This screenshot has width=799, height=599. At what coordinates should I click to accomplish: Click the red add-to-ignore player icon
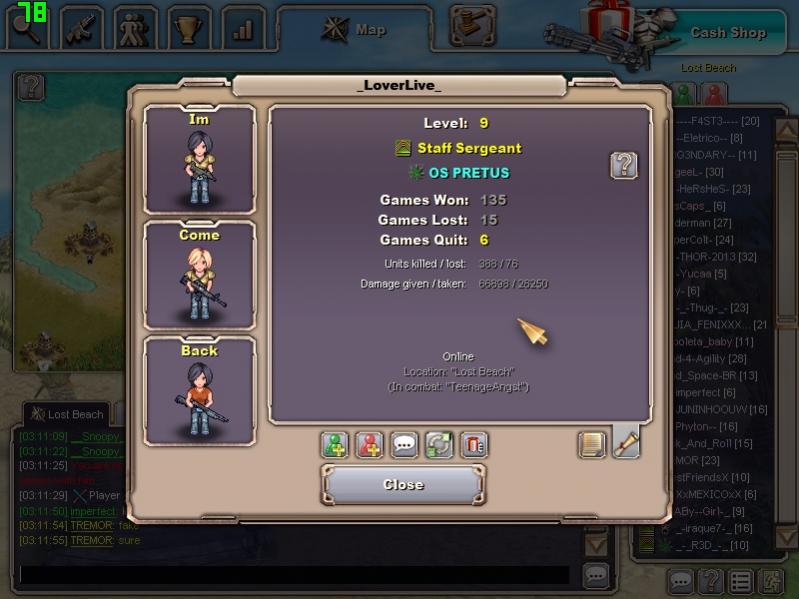[370, 445]
